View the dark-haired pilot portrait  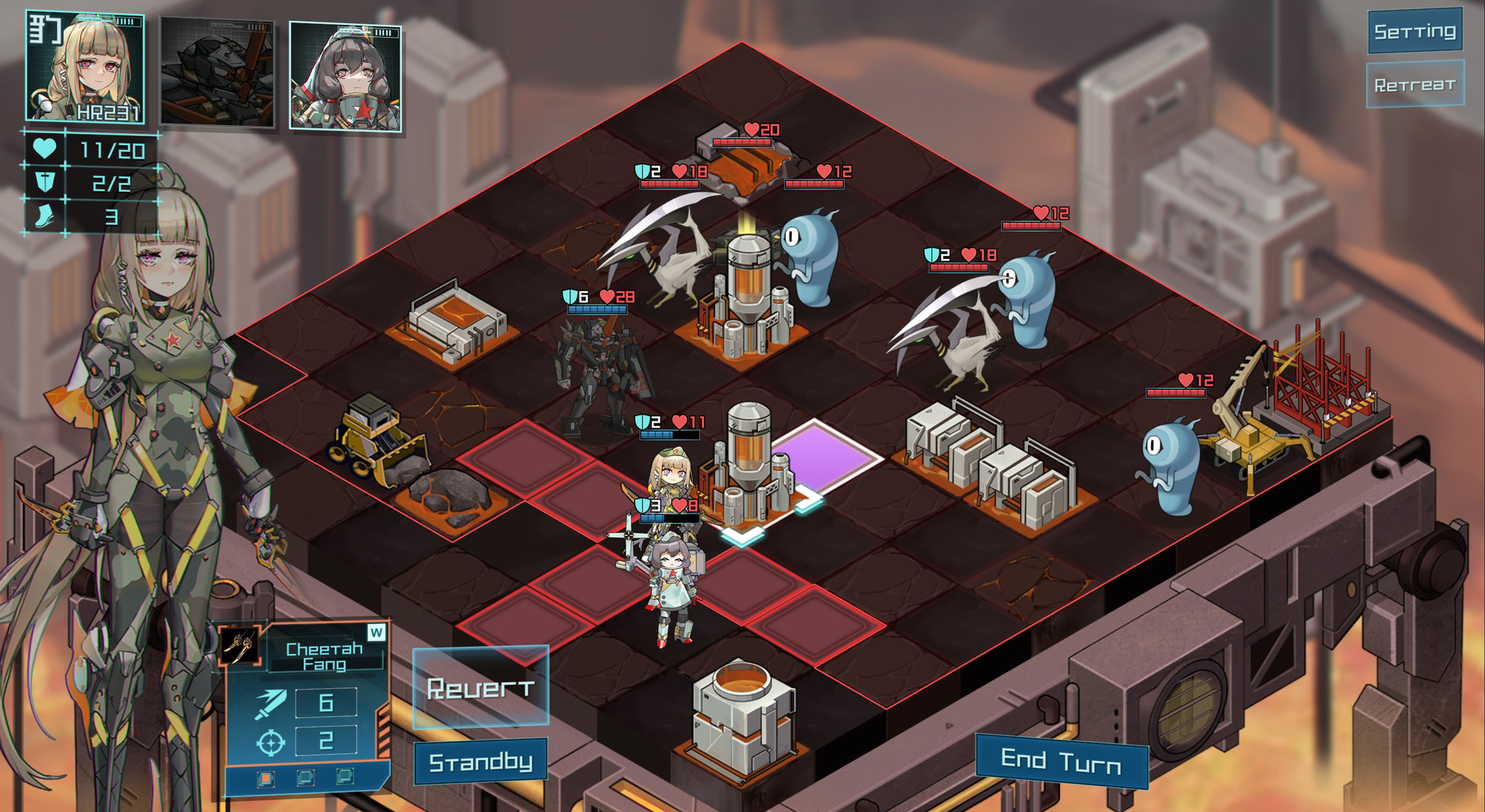coord(346,73)
